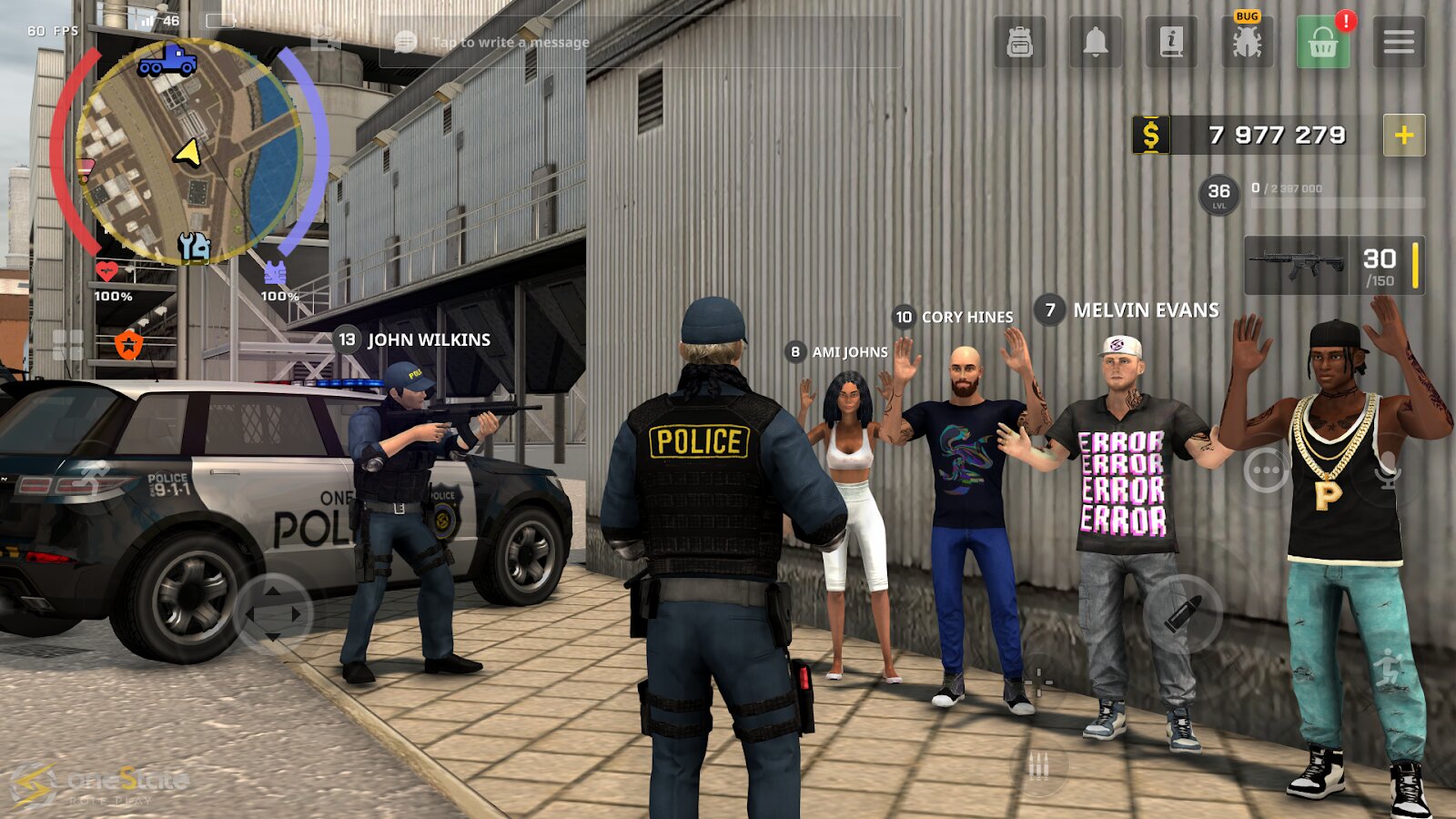This screenshot has width=1456, height=819.
Task: Open the circular minimap
Action: click(188, 151)
